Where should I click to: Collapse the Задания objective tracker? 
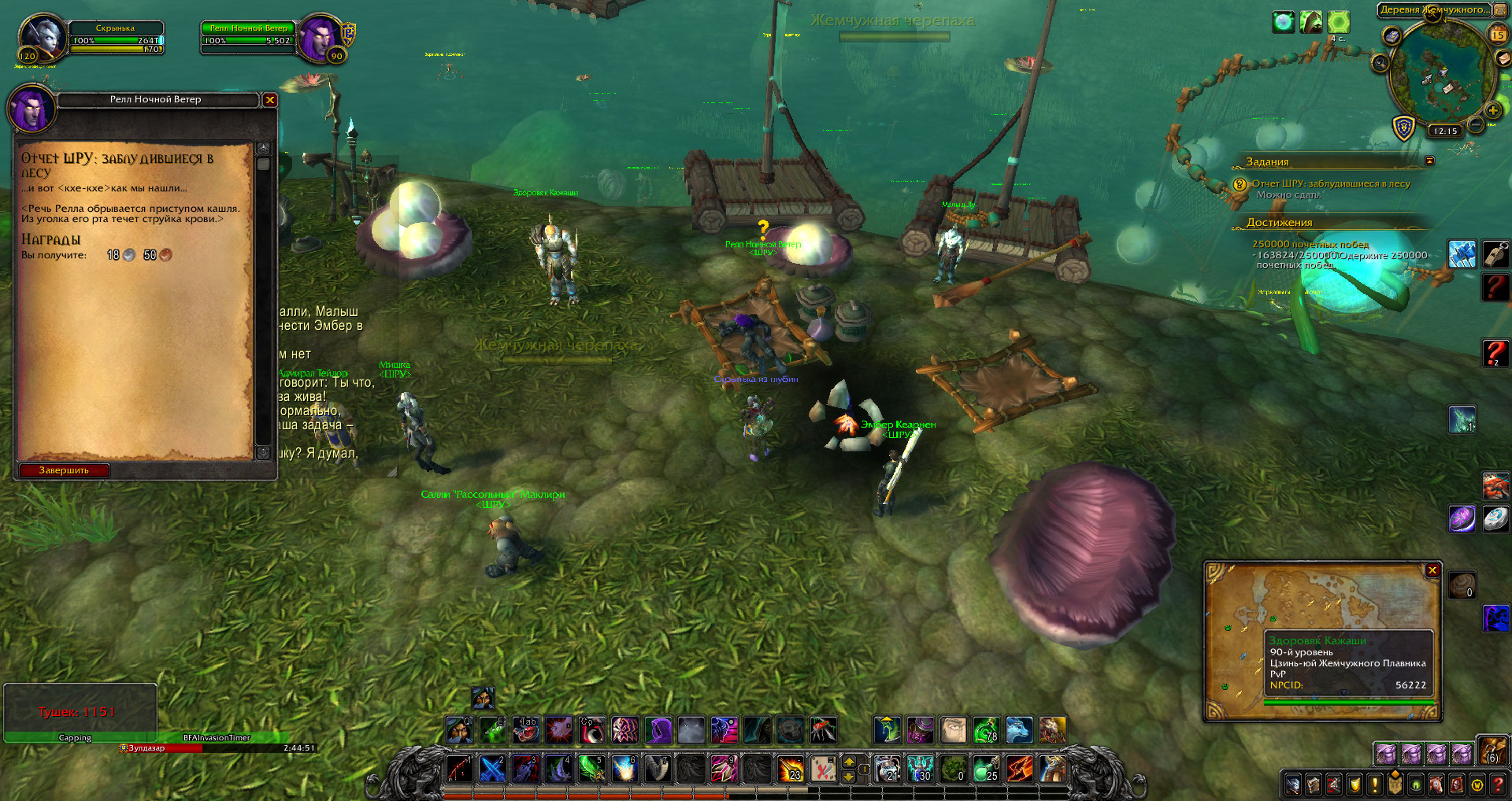(x=1429, y=161)
